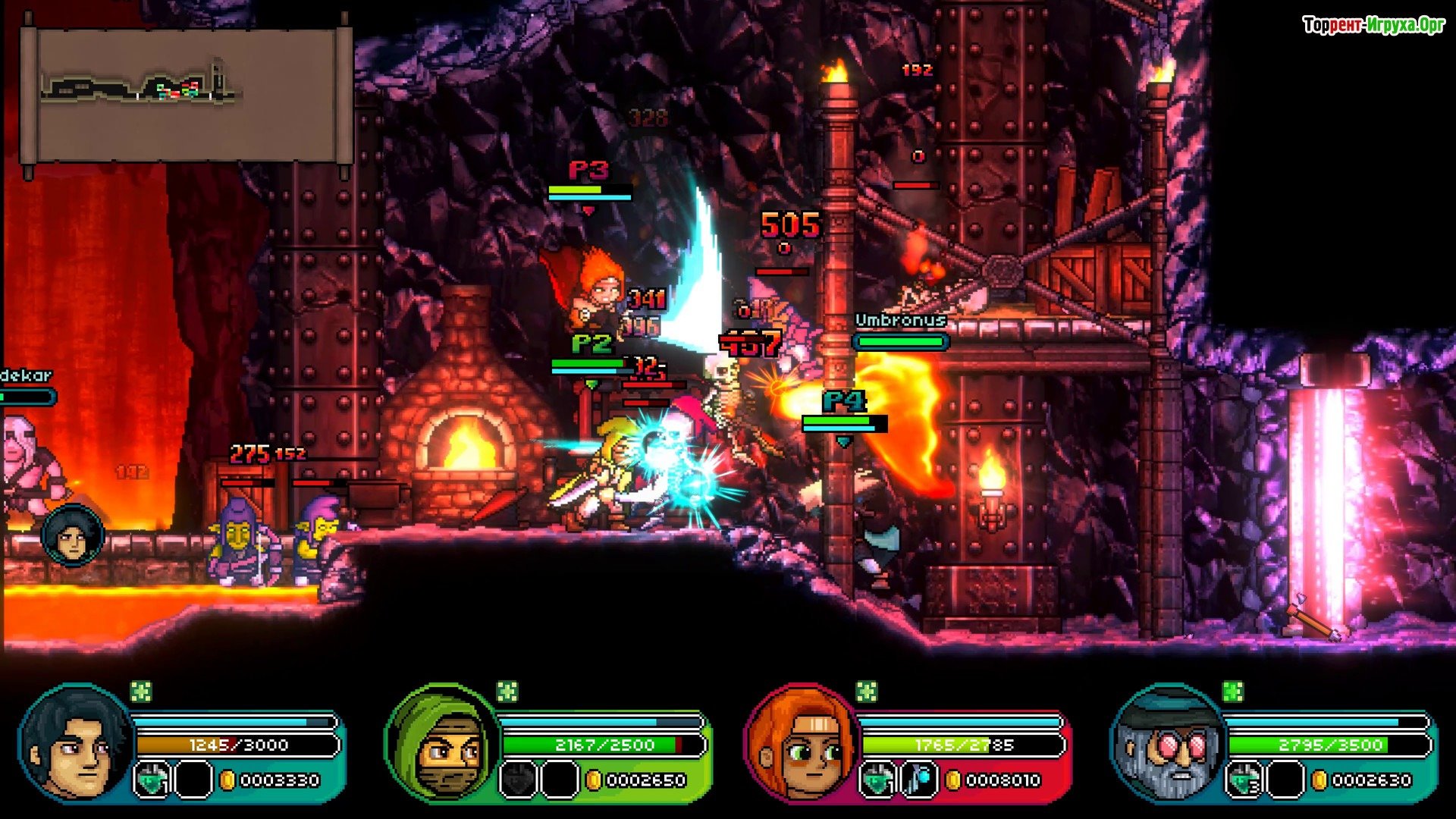The width and height of the screenshot is (1456, 819).
Task: Select the red-haired heroine's blue orb item
Action: pos(918,780)
